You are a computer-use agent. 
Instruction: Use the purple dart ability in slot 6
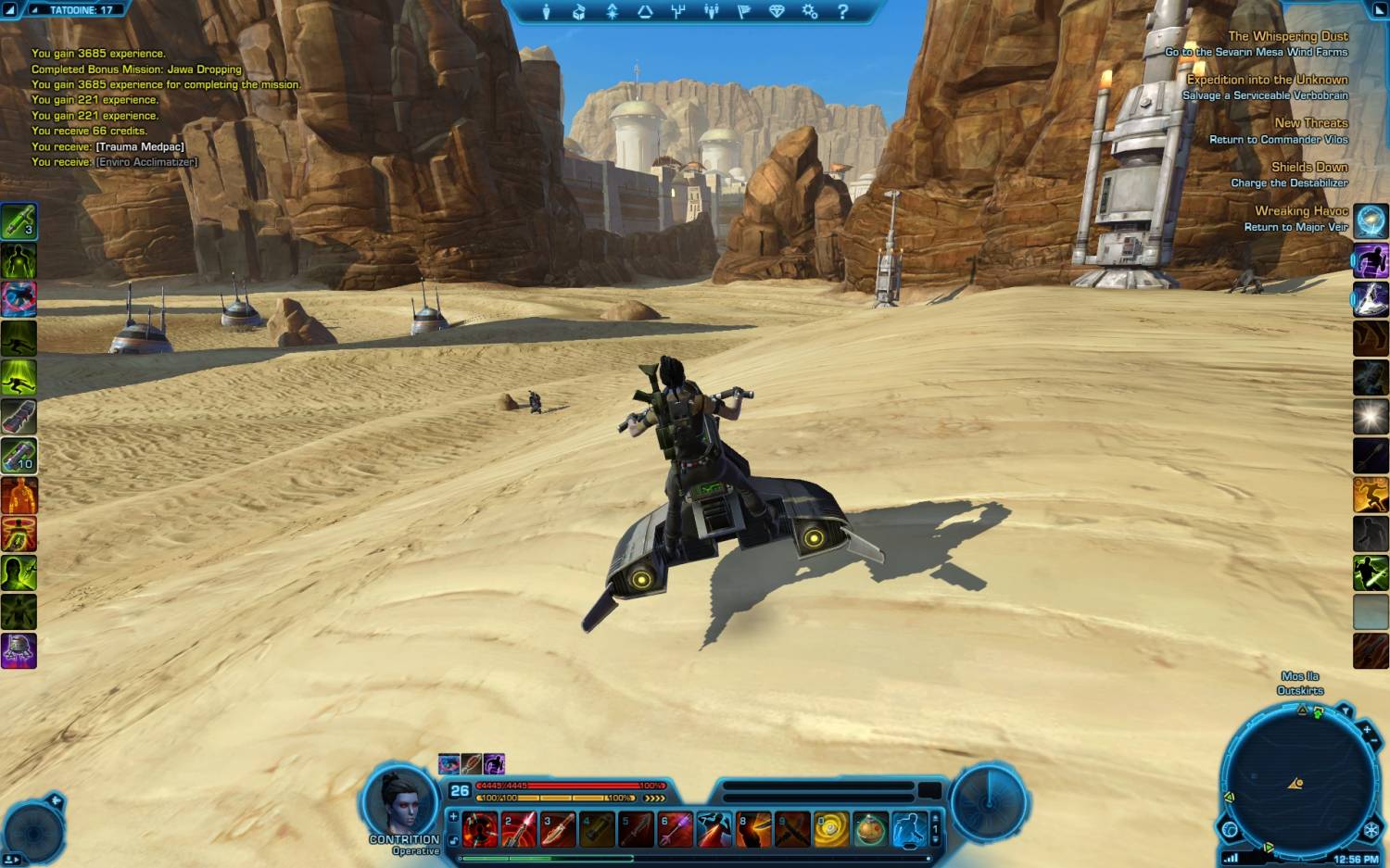675,830
